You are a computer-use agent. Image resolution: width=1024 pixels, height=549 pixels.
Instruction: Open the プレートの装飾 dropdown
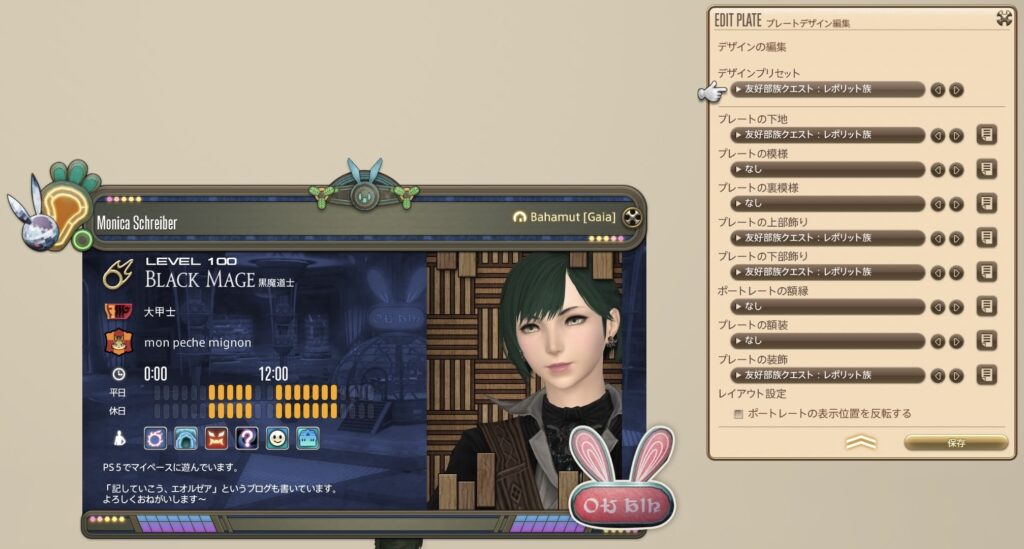826,375
